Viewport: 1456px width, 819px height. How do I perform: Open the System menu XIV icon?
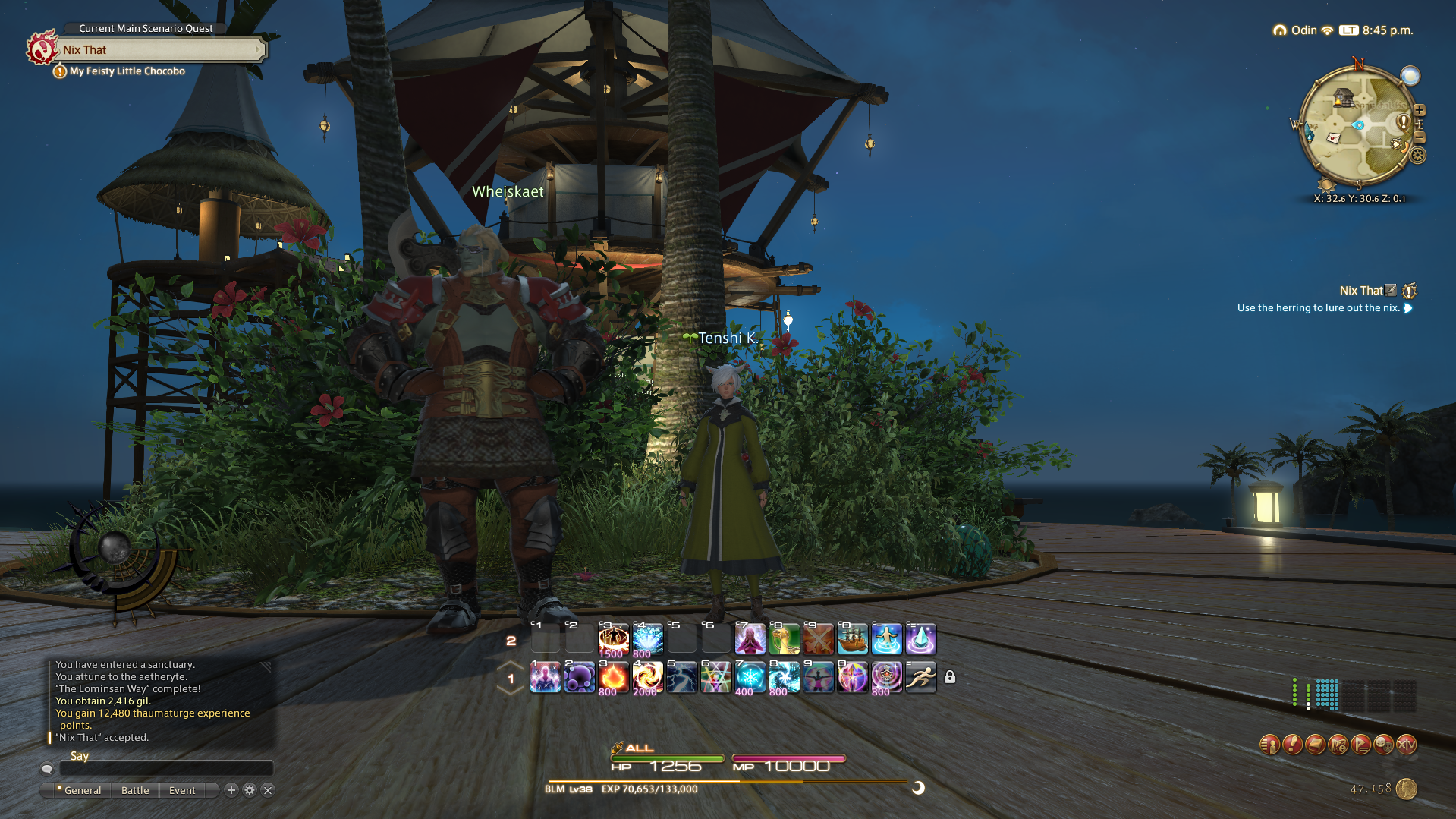pyautogui.click(x=1406, y=745)
